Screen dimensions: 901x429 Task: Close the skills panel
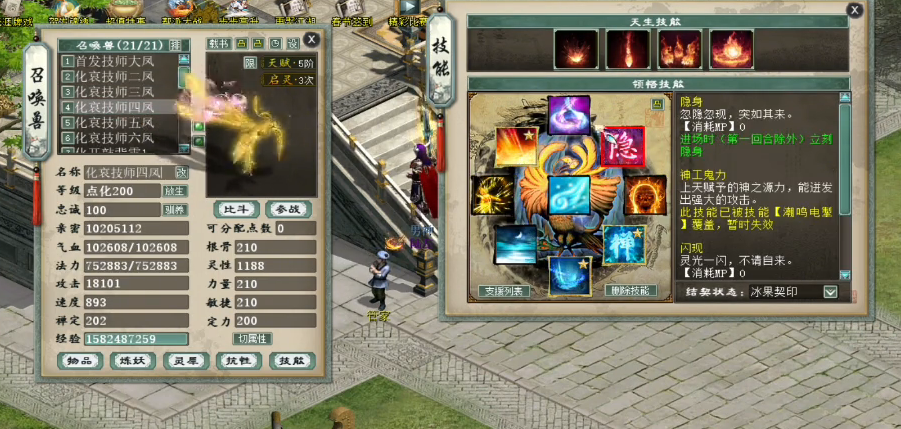[854, 10]
